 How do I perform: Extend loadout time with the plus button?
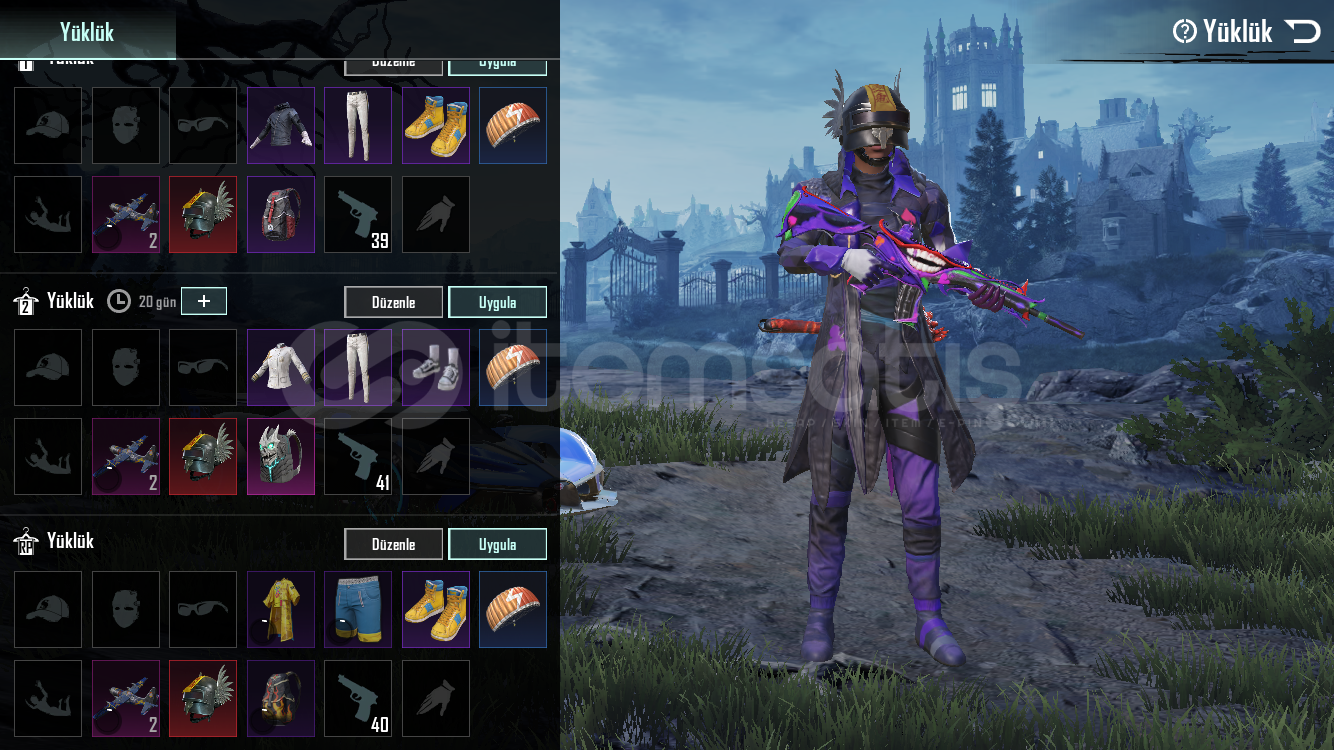pyautogui.click(x=204, y=301)
